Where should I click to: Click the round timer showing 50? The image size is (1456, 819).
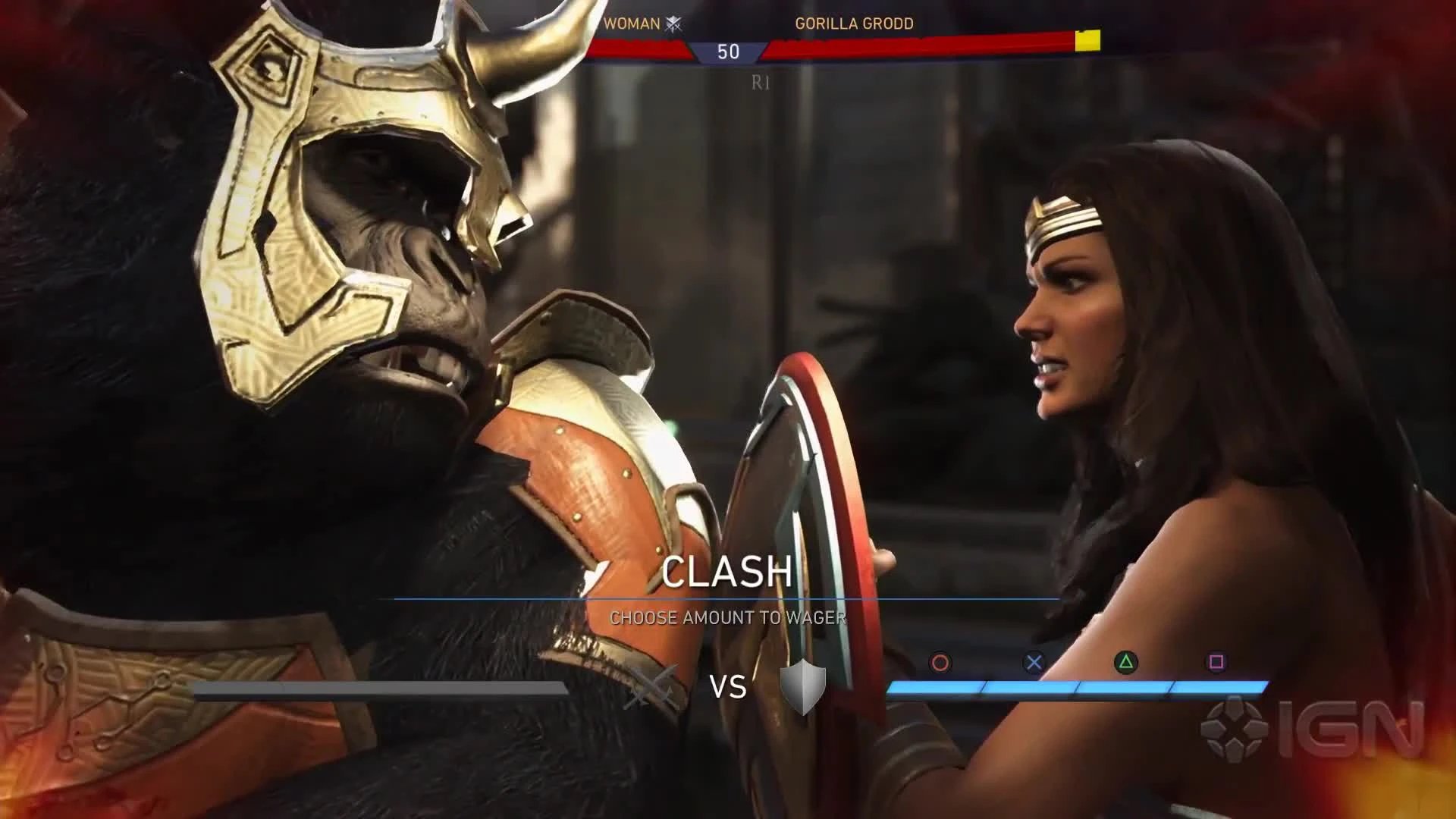pyautogui.click(x=727, y=52)
